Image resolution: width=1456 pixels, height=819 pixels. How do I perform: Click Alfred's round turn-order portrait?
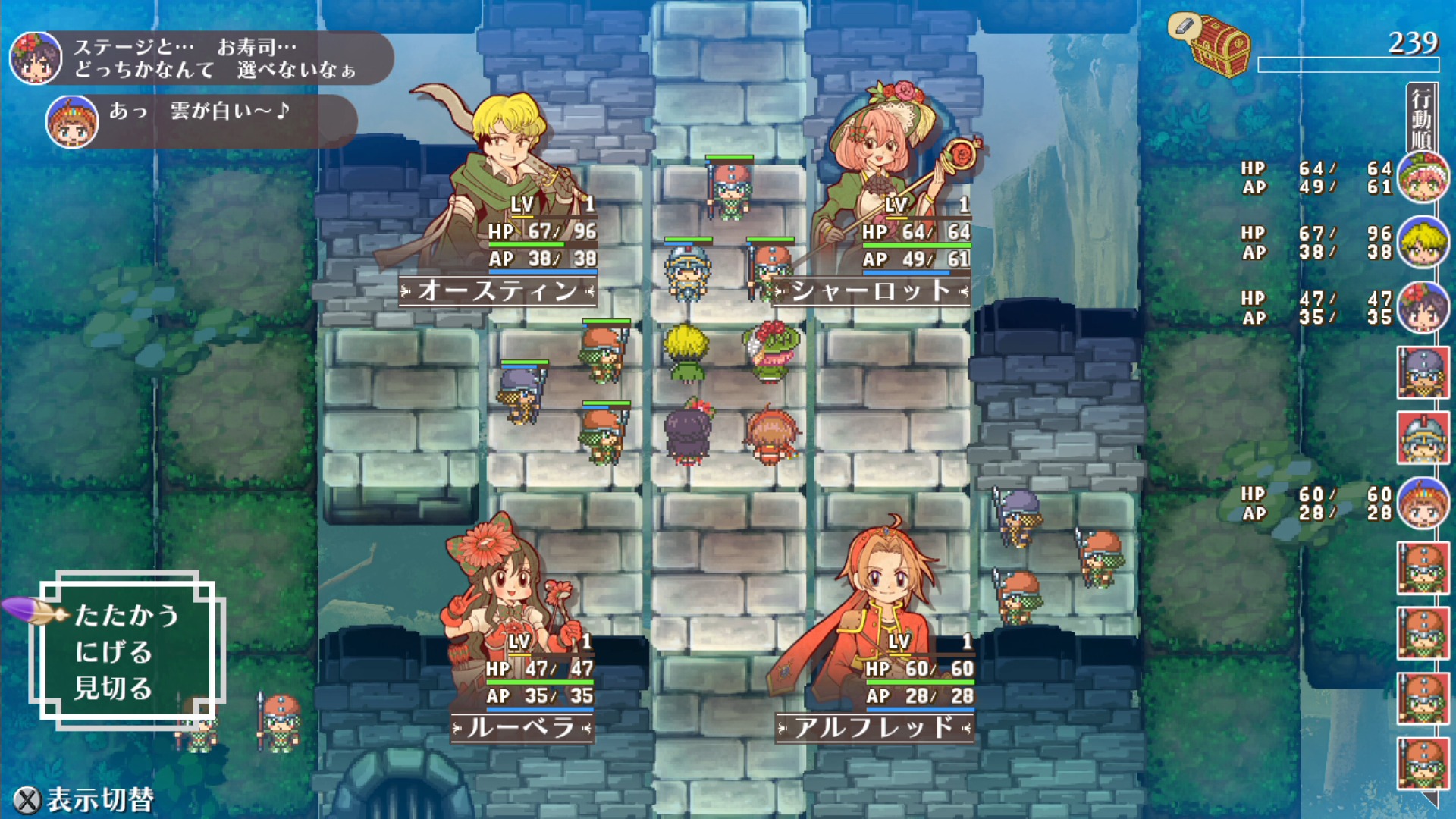tap(1423, 504)
